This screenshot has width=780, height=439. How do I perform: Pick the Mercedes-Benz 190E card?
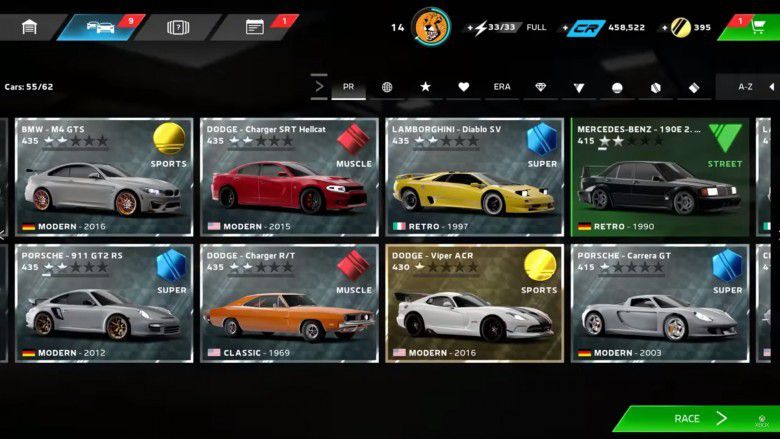pos(659,177)
